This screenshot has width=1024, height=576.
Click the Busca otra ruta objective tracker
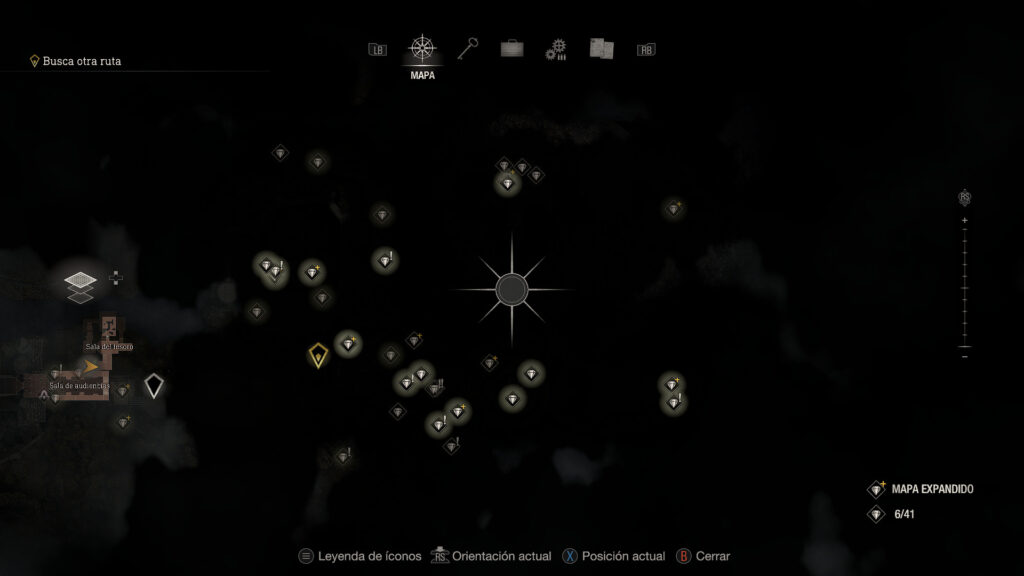[x=82, y=61]
